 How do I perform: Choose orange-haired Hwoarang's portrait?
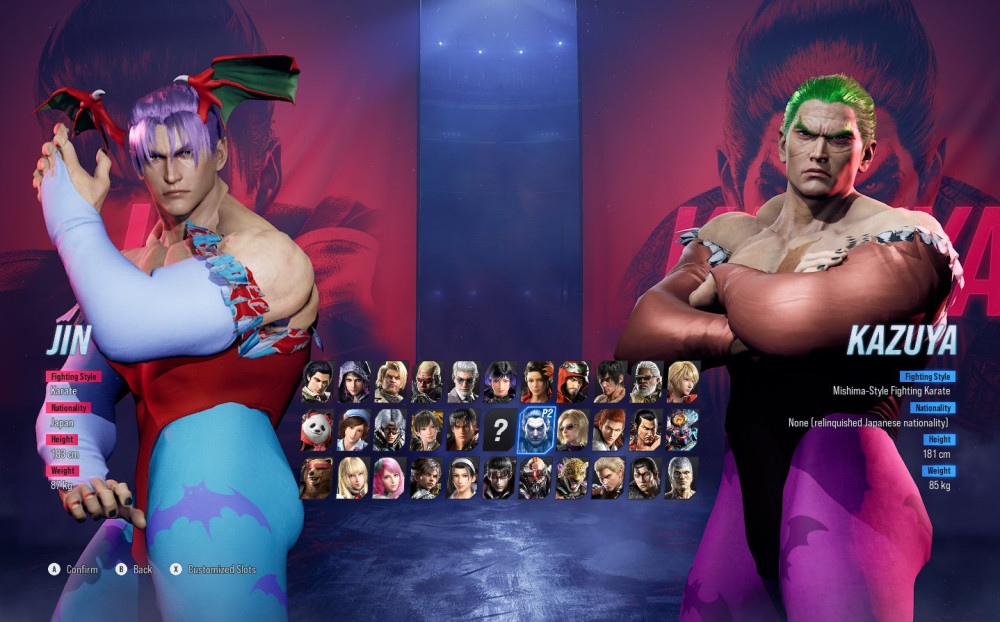609,430
